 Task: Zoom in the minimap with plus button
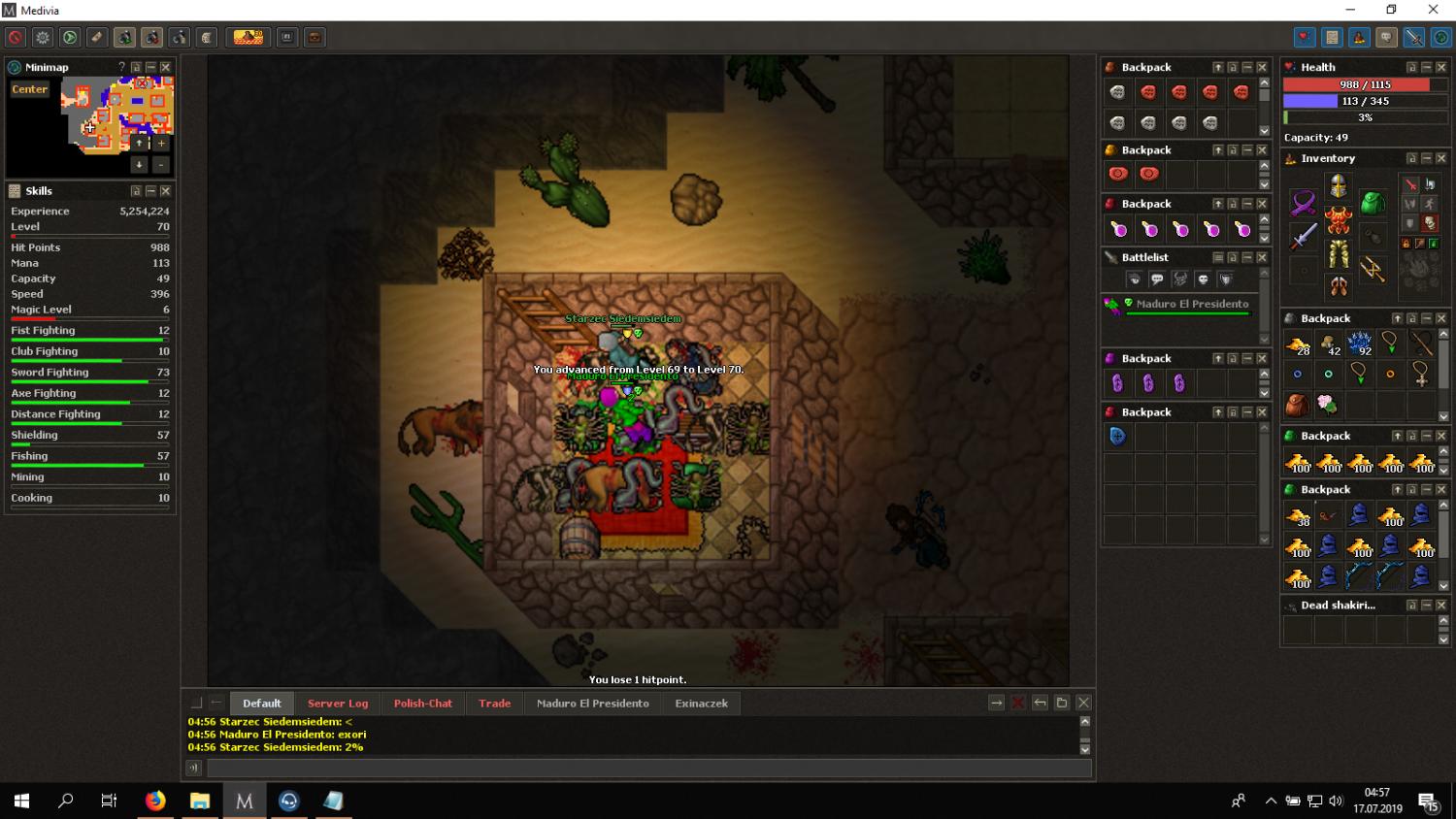point(161,143)
